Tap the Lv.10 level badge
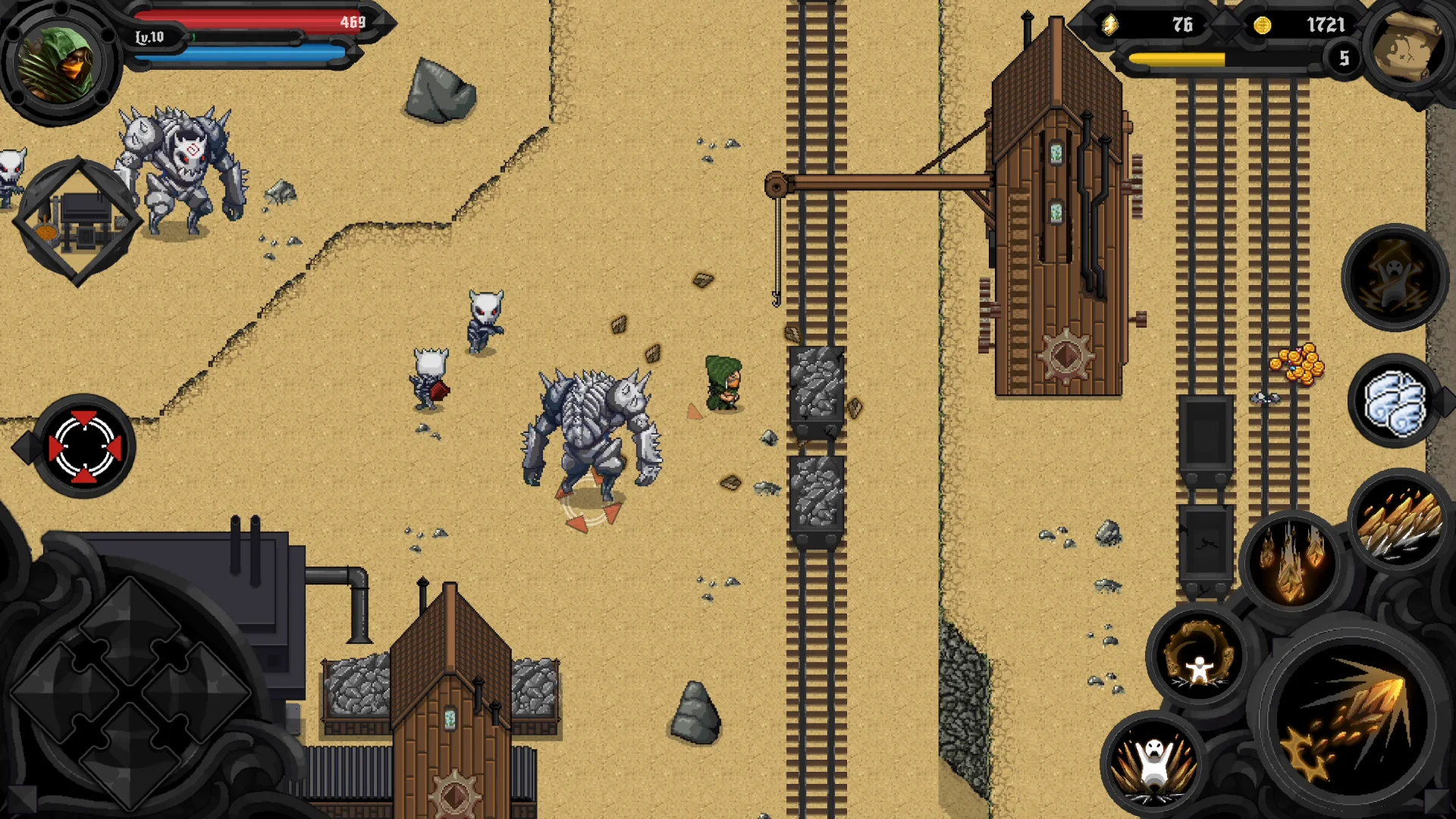 pyautogui.click(x=152, y=38)
